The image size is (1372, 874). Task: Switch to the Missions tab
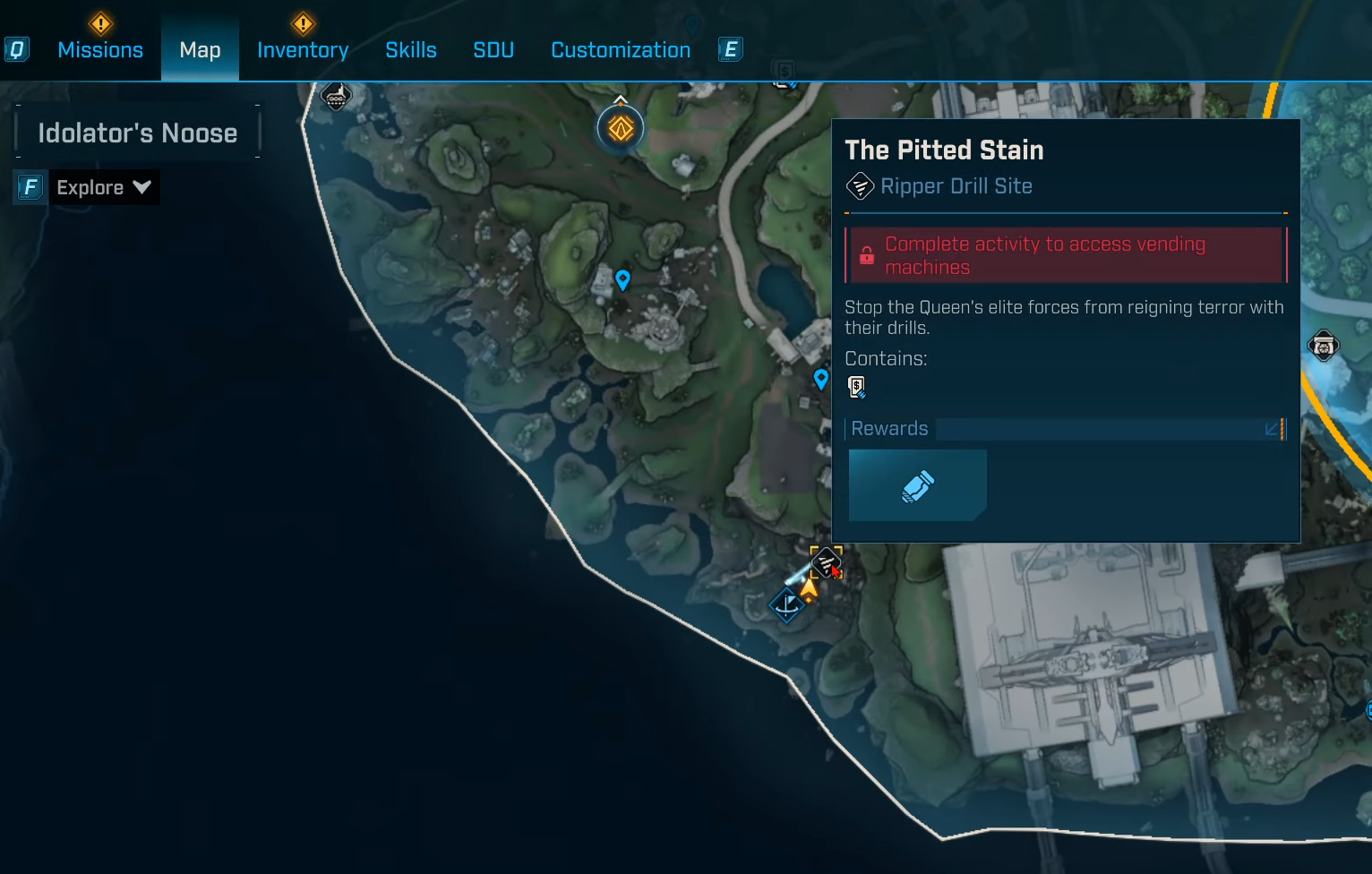tap(100, 50)
